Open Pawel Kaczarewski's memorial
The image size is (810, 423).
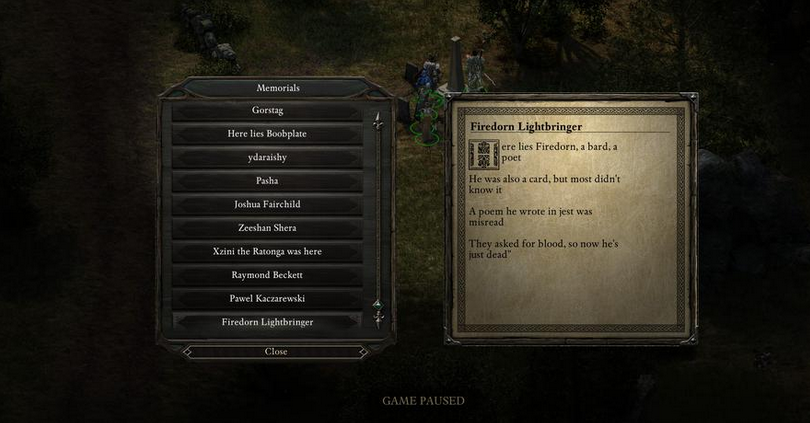pyautogui.click(x=267, y=298)
